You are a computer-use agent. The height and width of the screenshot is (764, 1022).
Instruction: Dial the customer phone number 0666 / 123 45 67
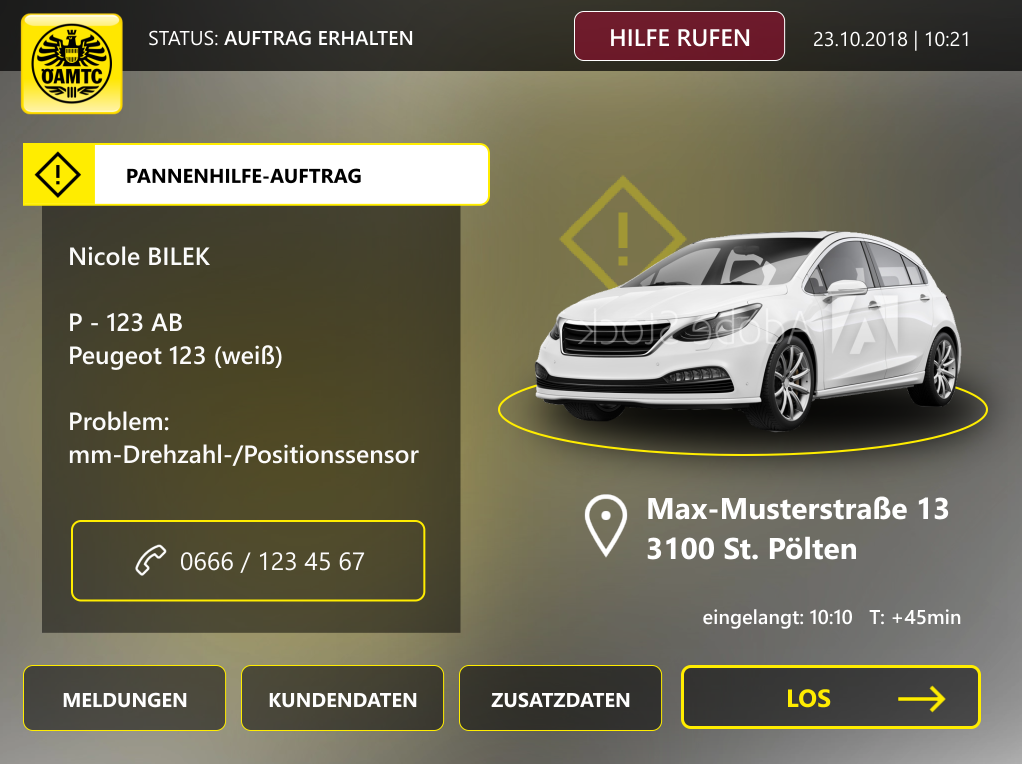point(248,561)
